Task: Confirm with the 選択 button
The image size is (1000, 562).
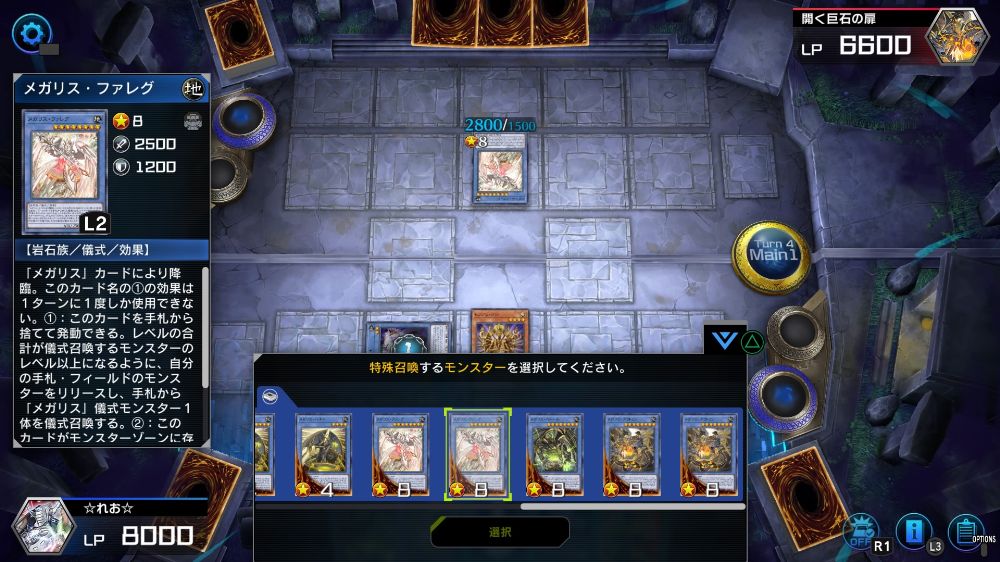Action: point(500,532)
